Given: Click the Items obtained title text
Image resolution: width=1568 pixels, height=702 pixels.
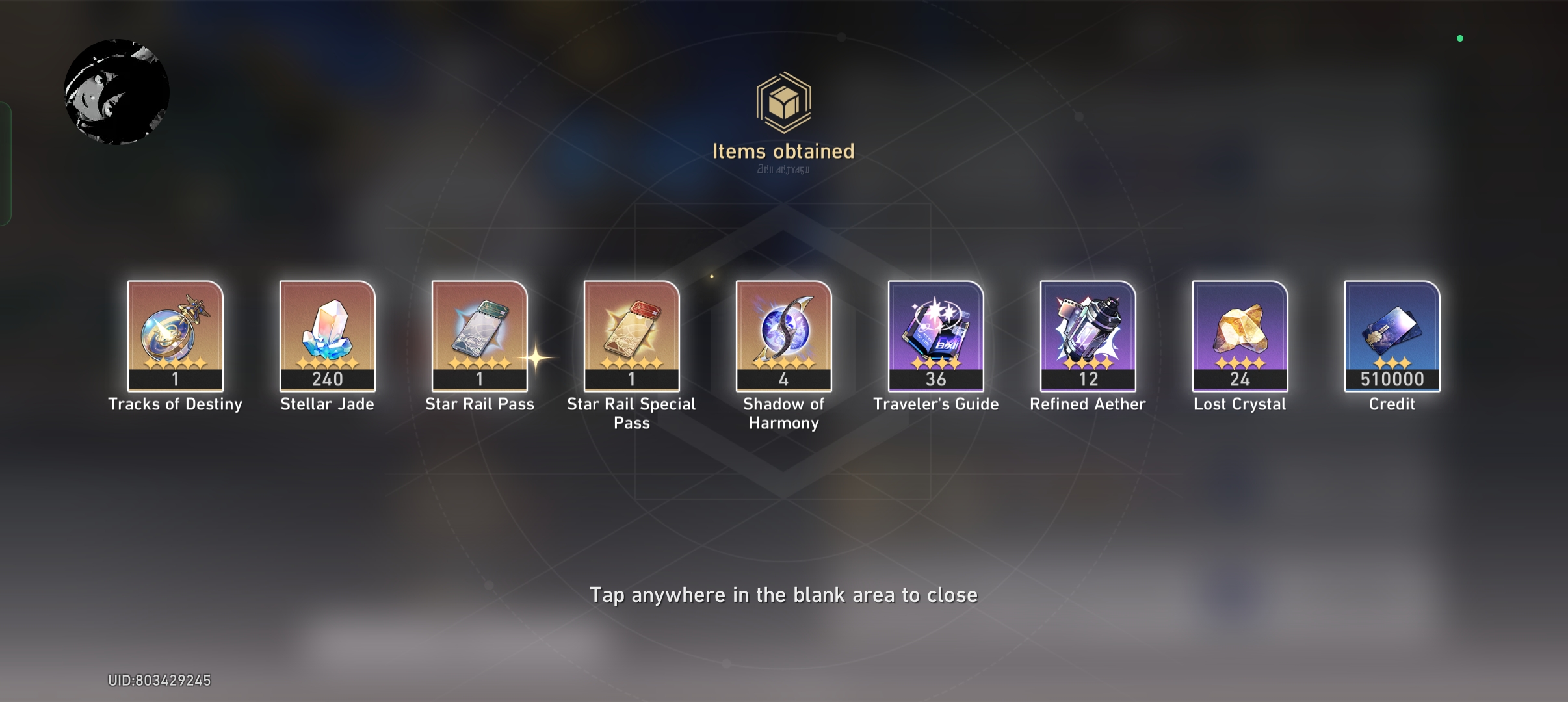Looking at the screenshot, I should (783, 152).
